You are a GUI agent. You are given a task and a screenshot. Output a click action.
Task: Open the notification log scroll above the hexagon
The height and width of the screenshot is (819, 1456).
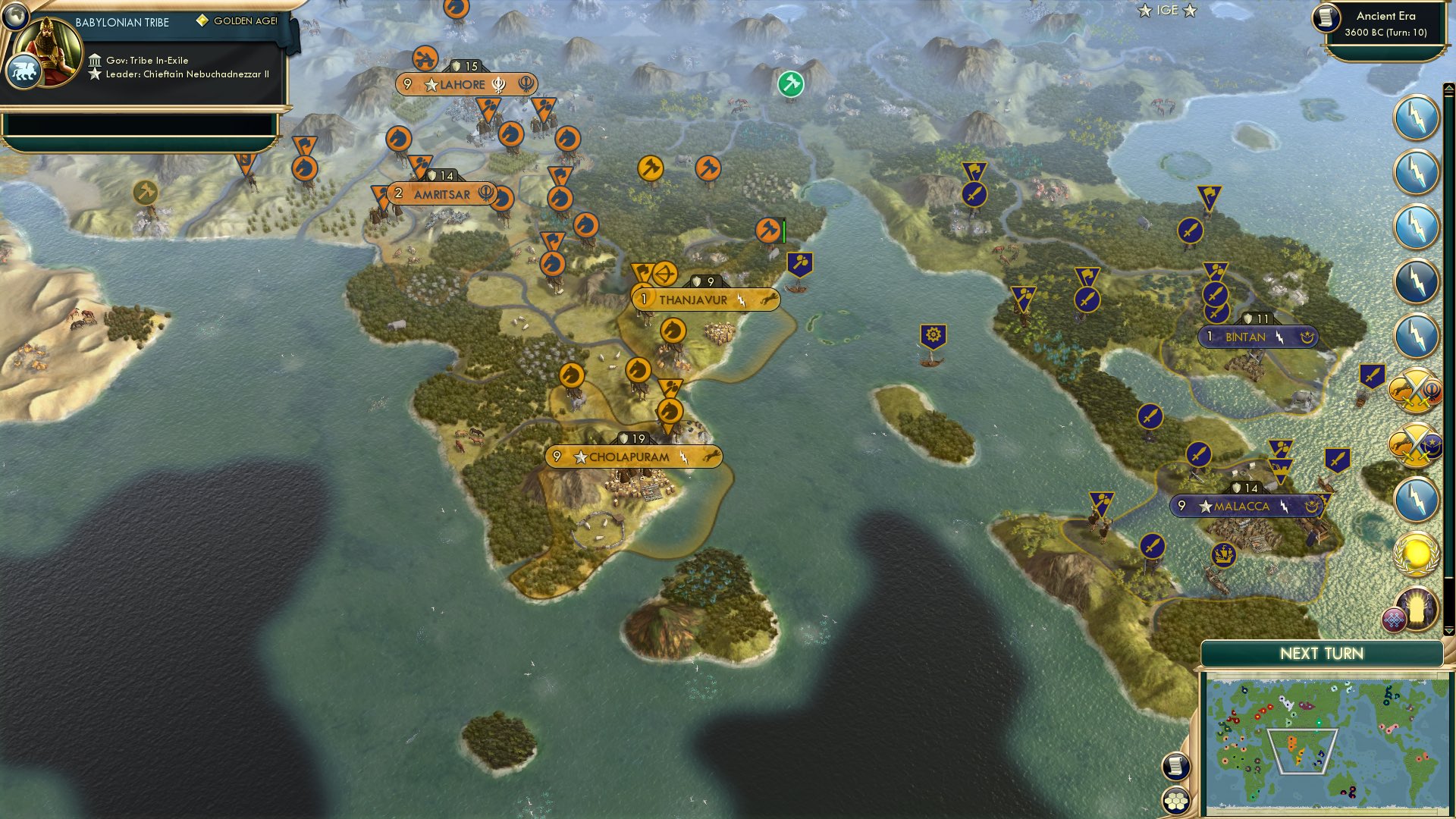point(1175,764)
